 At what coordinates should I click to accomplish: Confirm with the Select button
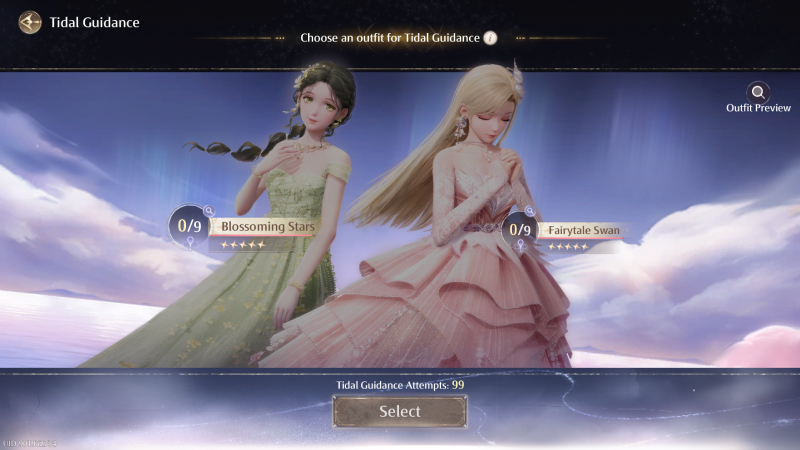[x=399, y=411]
